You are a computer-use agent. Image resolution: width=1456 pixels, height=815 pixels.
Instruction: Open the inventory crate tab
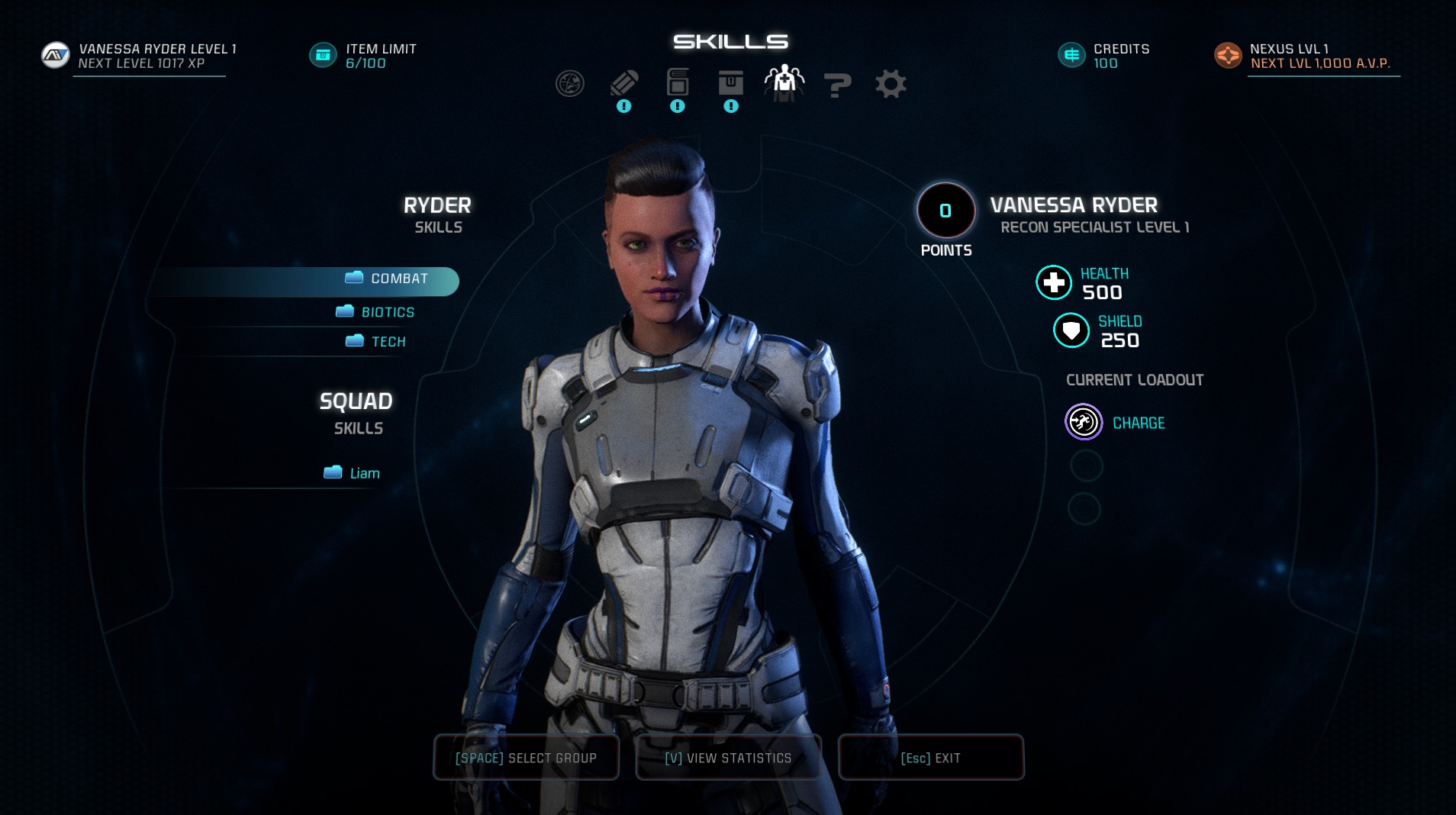click(x=730, y=82)
